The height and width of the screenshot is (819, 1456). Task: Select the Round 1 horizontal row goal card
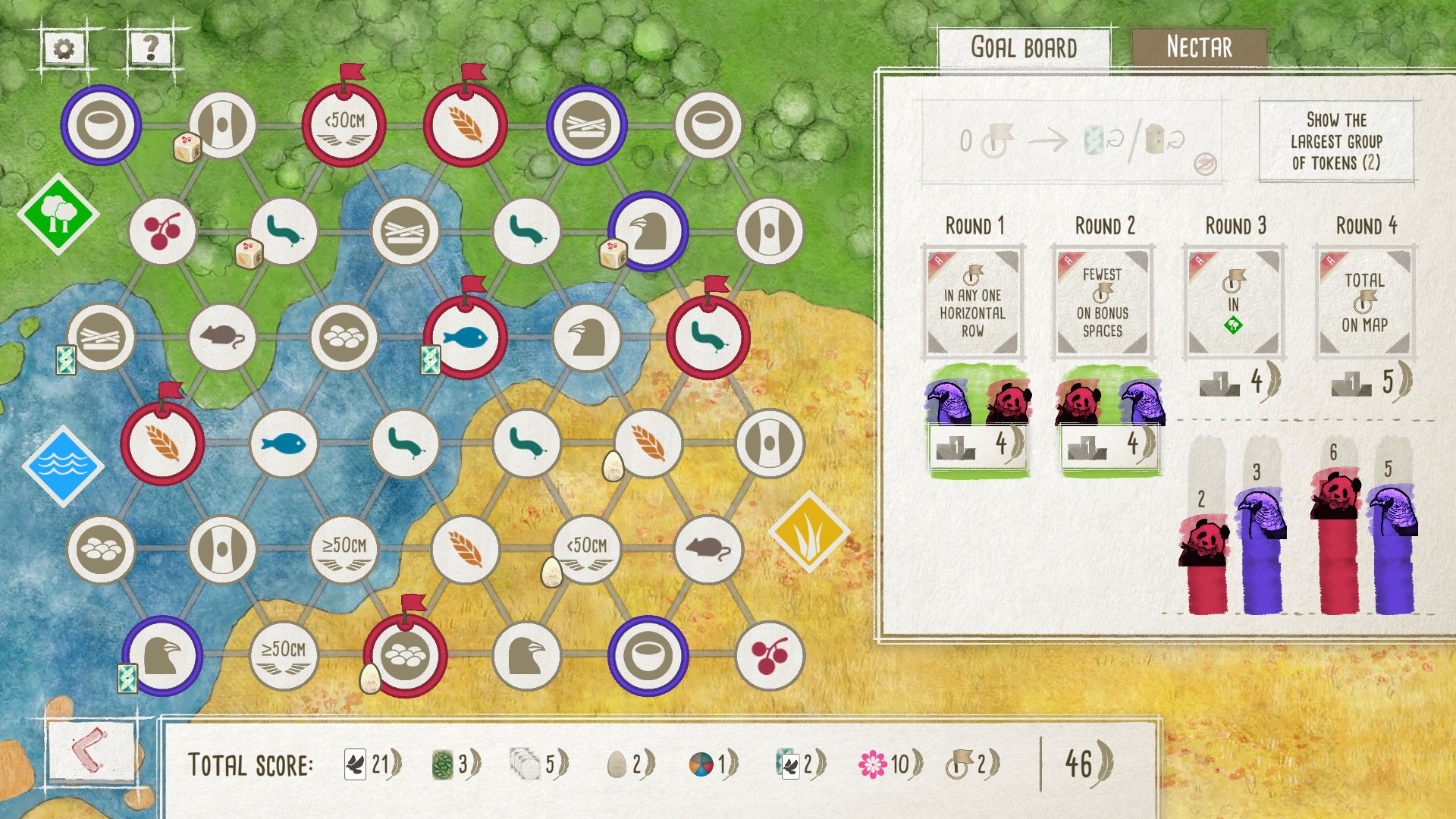[x=973, y=302]
